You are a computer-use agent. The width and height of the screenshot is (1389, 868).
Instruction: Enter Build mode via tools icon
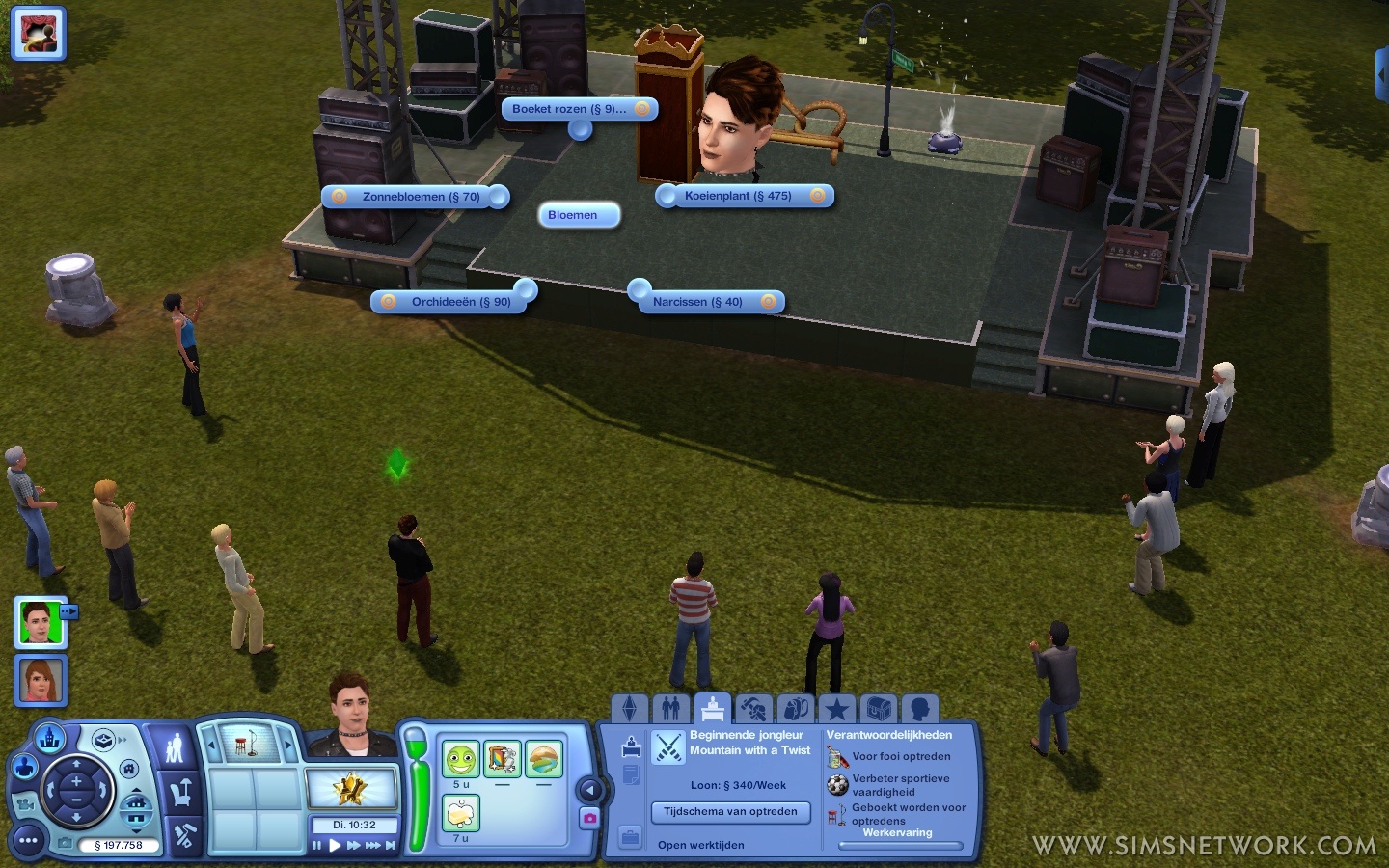(180, 835)
